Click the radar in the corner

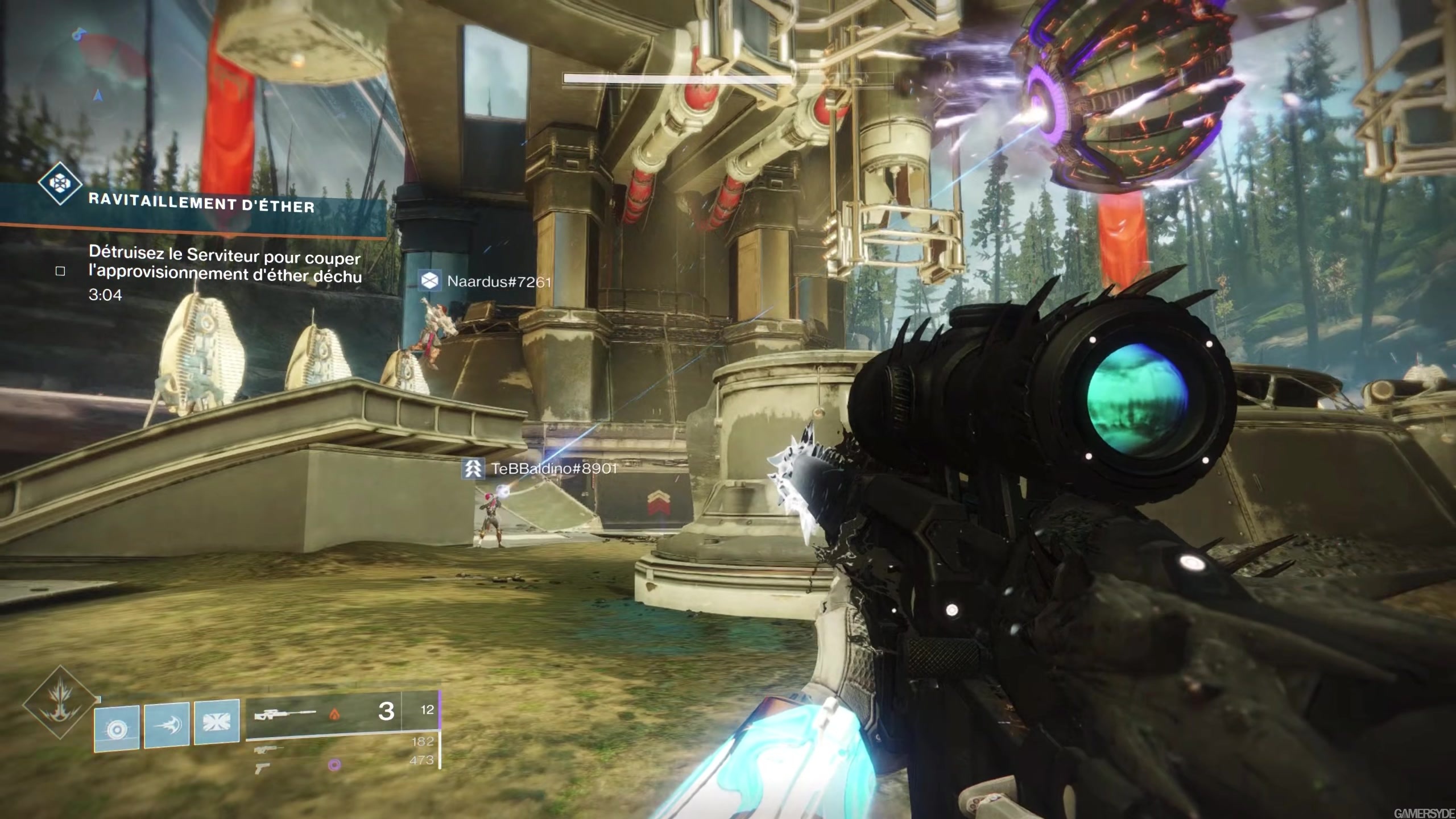click(108, 63)
